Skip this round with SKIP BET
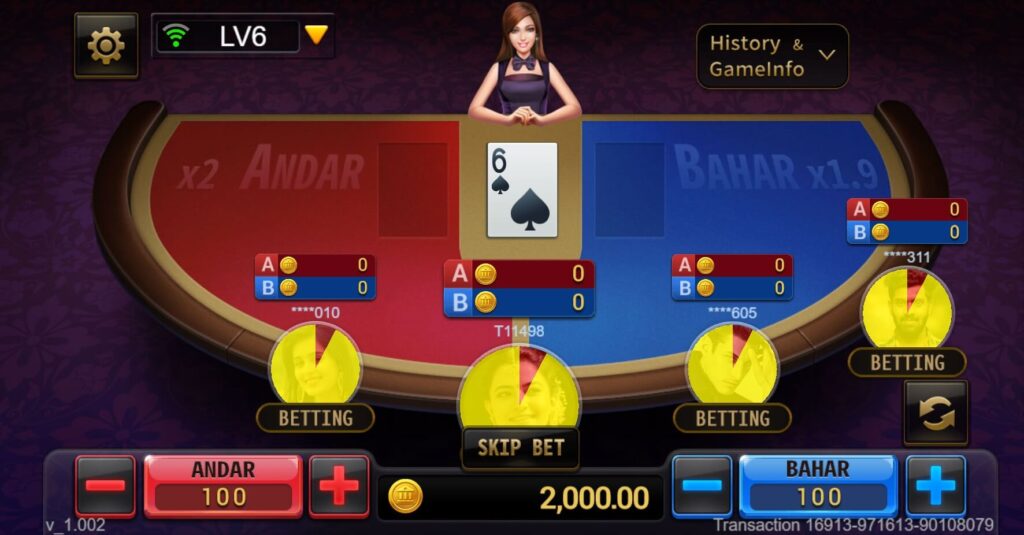This screenshot has height=535, width=1024. 520,447
